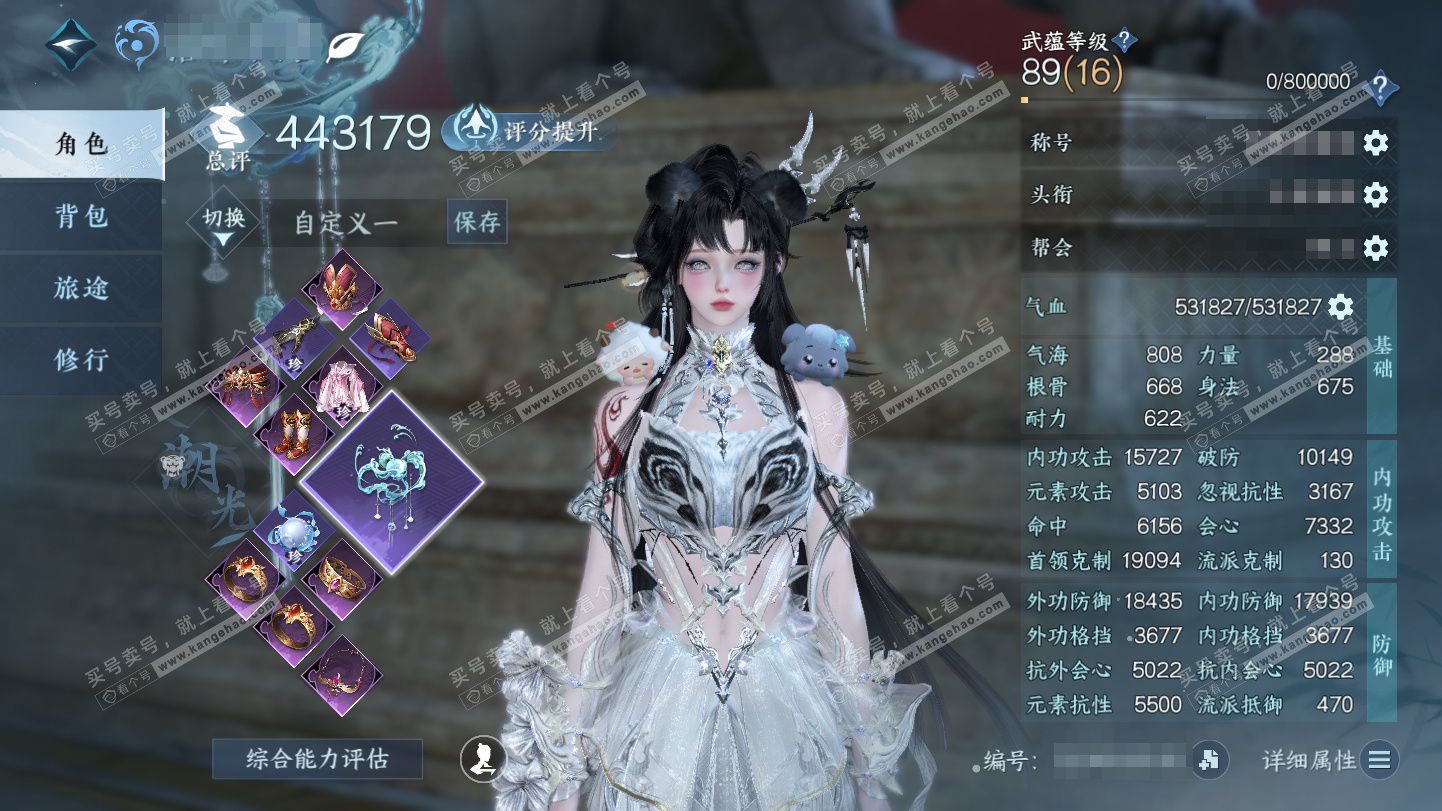Open the 头衔 rank settings gear
Image resolution: width=1442 pixels, height=811 pixels.
pos(1376,195)
